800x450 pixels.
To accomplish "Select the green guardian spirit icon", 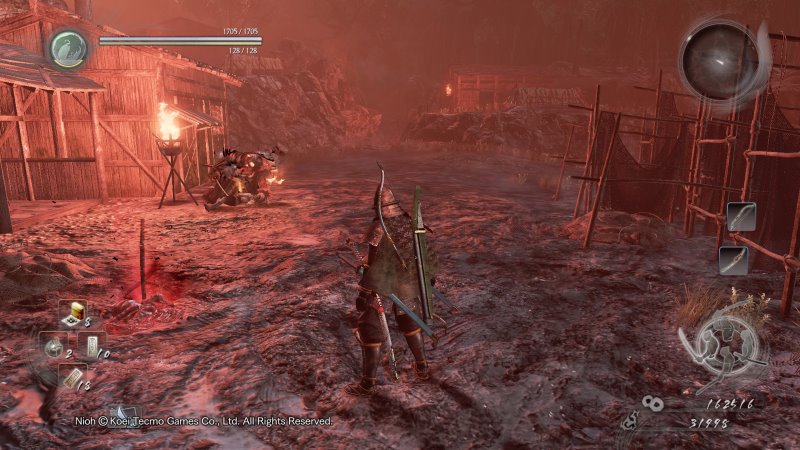I will 69,48.
